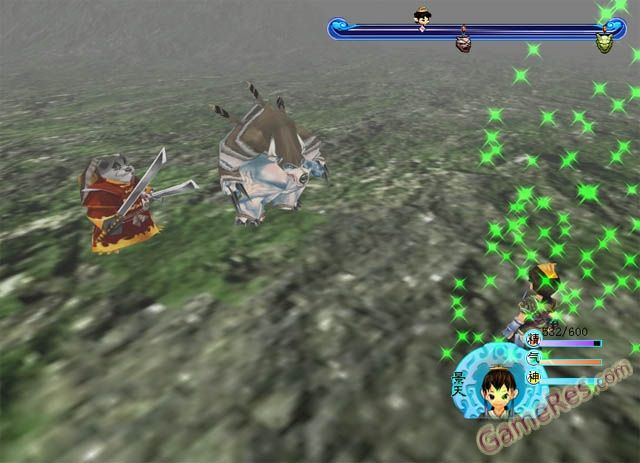Click the brown beast marker on turn bar
Screen dimensions: 640x463
pos(463,43)
